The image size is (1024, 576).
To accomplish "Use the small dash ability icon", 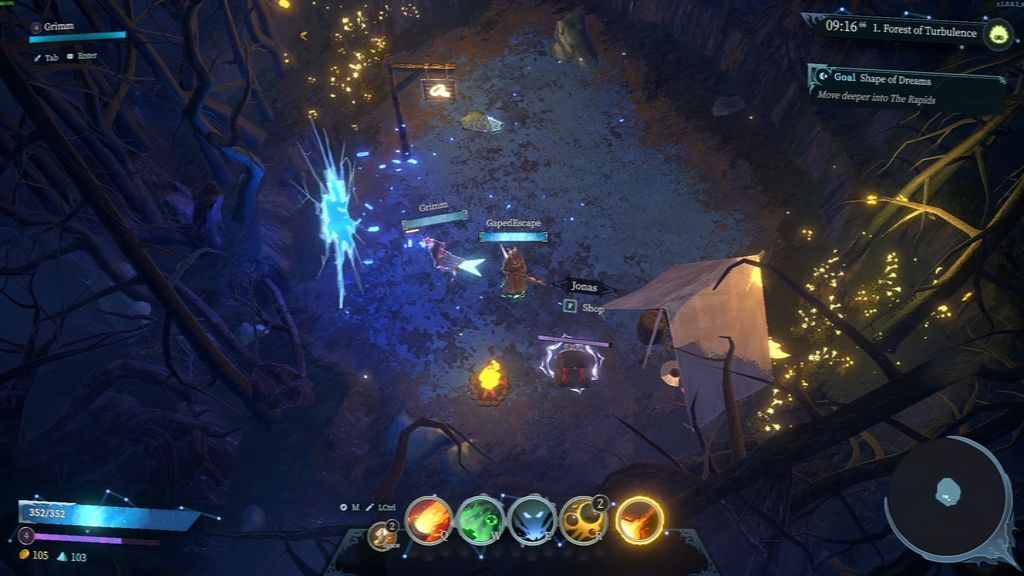I will coord(382,535).
